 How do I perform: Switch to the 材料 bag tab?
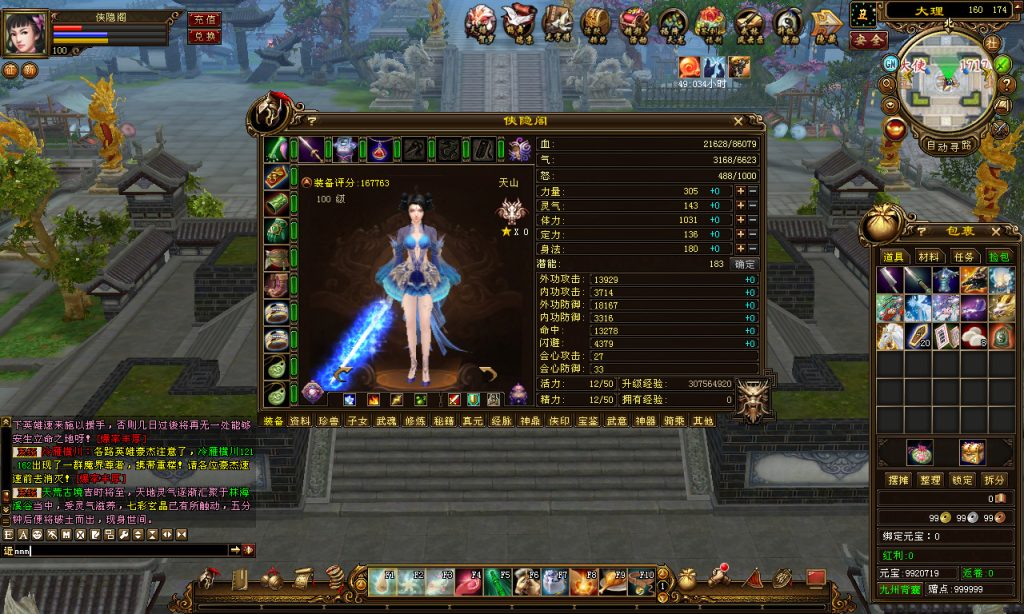tap(928, 257)
